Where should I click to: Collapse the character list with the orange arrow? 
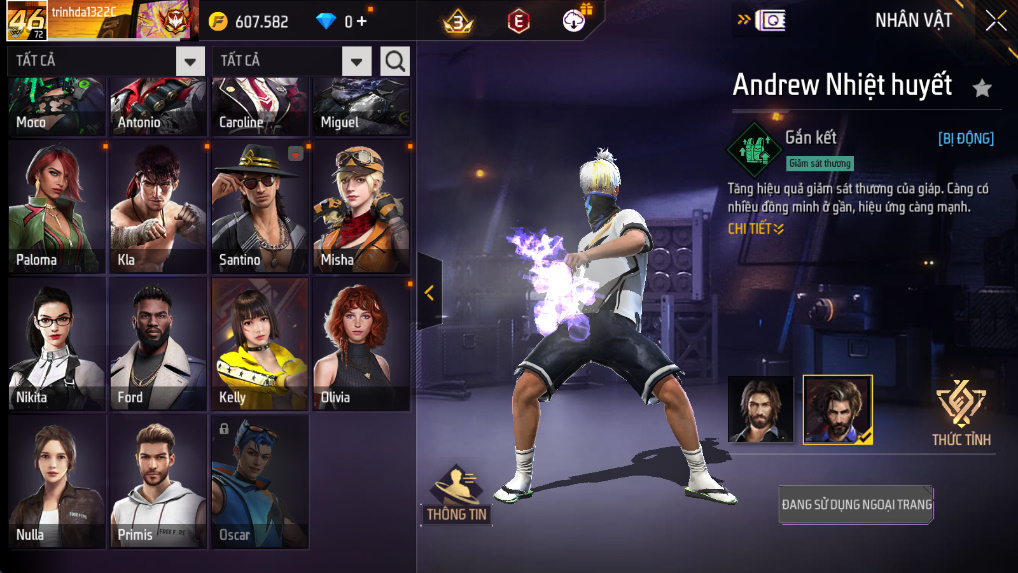429,292
